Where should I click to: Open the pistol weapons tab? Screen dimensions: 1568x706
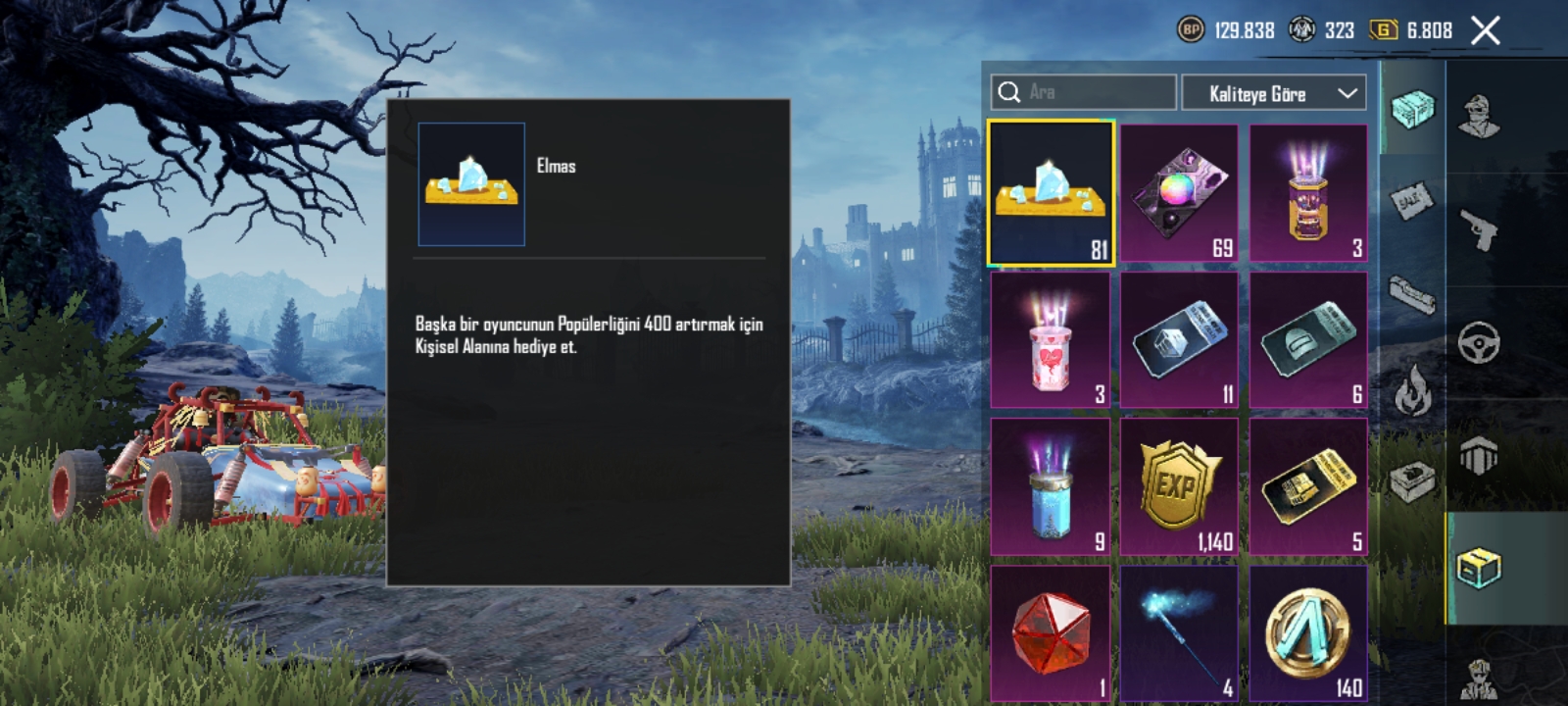(x=1478, y=230)
